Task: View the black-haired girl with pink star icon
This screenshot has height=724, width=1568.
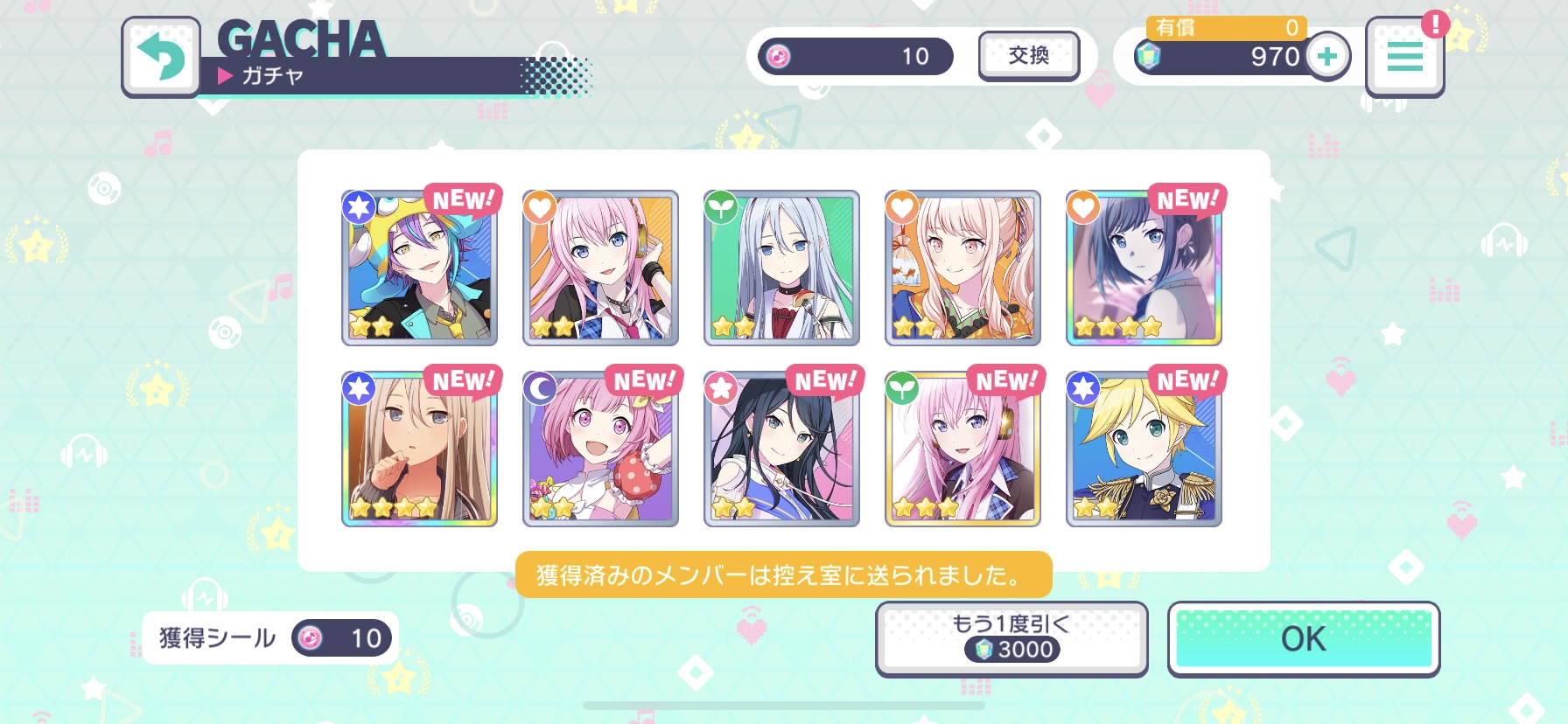Action: click(x=781, y=449)
